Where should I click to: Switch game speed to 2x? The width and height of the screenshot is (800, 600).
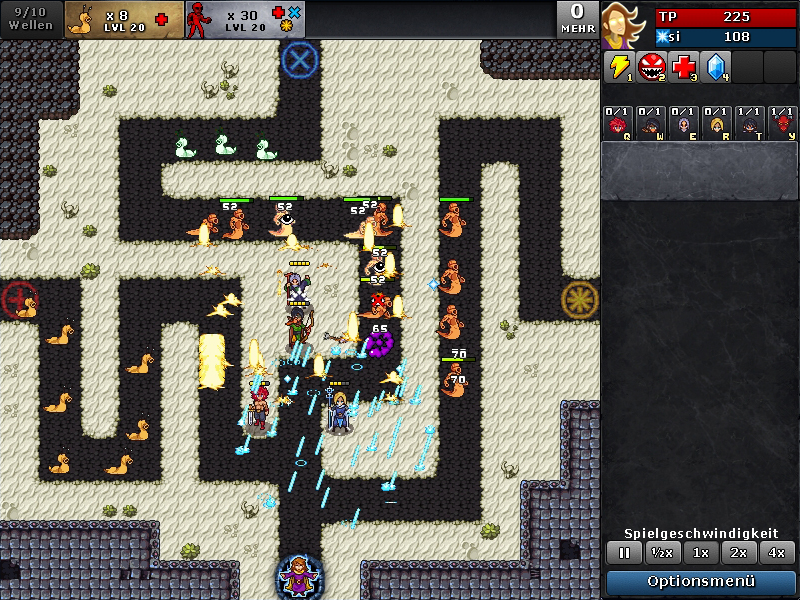click(738, 552)
